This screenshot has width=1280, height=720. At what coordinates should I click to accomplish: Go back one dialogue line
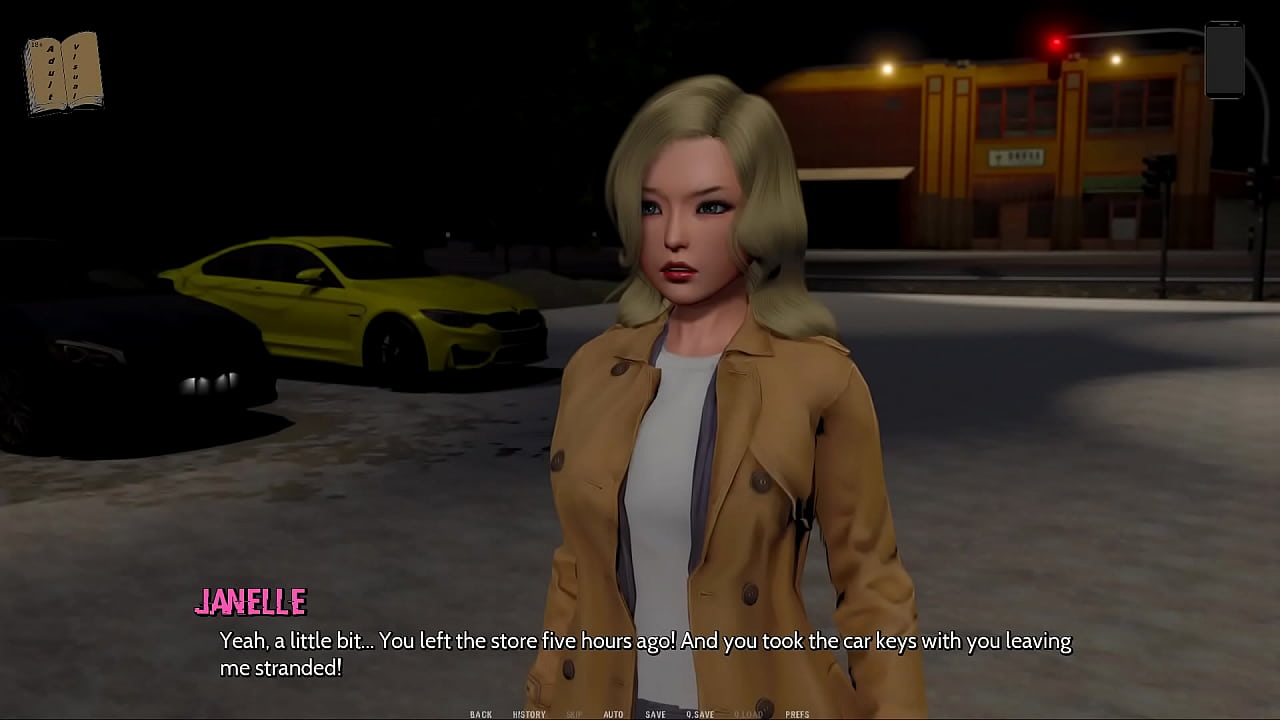tap(481, 714)
